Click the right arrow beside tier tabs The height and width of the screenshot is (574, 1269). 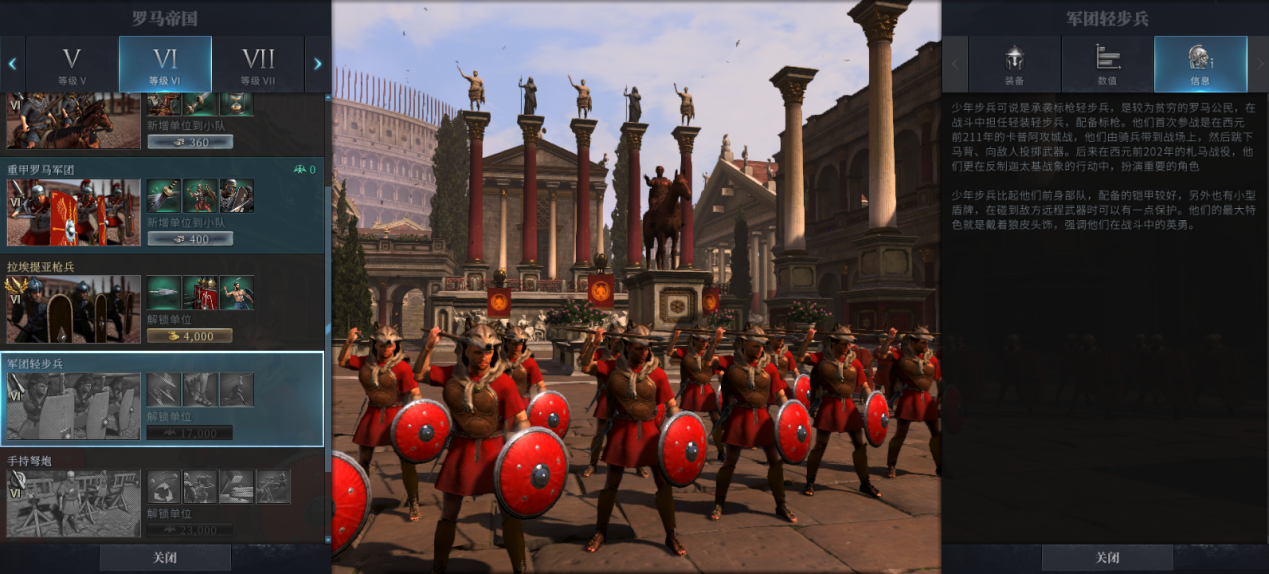point(318,64)
